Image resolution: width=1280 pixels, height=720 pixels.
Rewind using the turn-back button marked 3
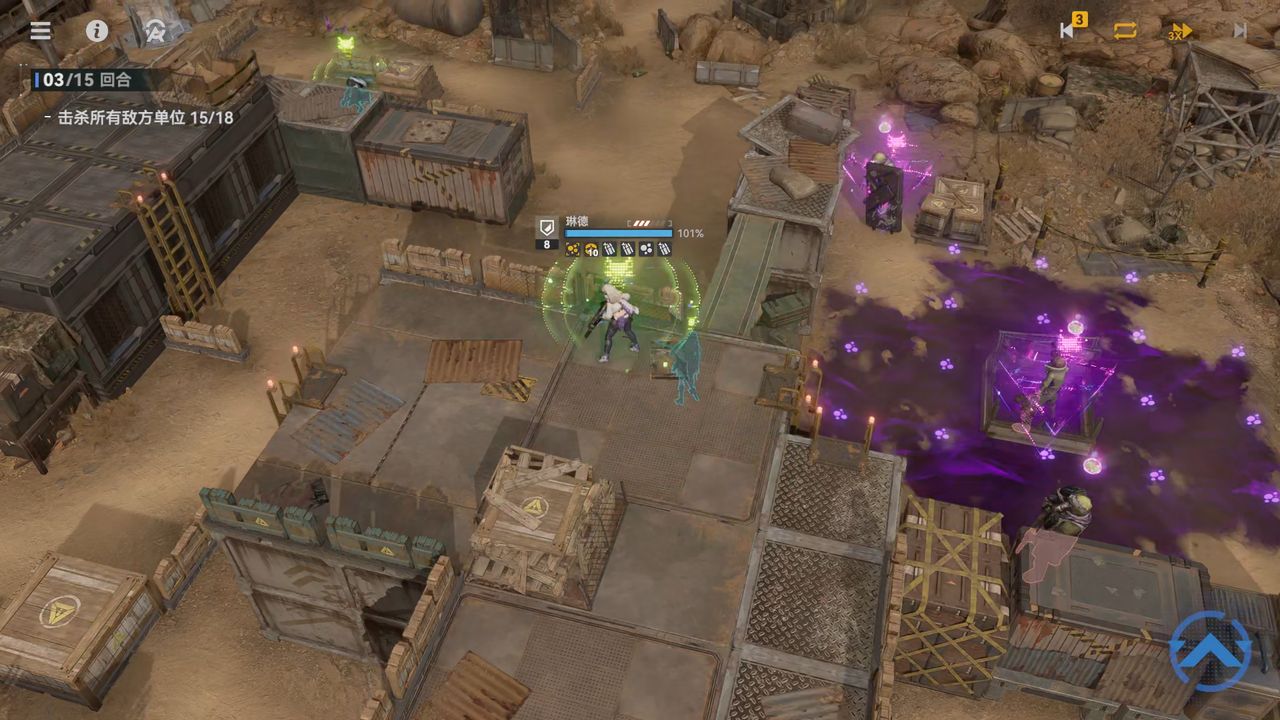(1069, 30)
